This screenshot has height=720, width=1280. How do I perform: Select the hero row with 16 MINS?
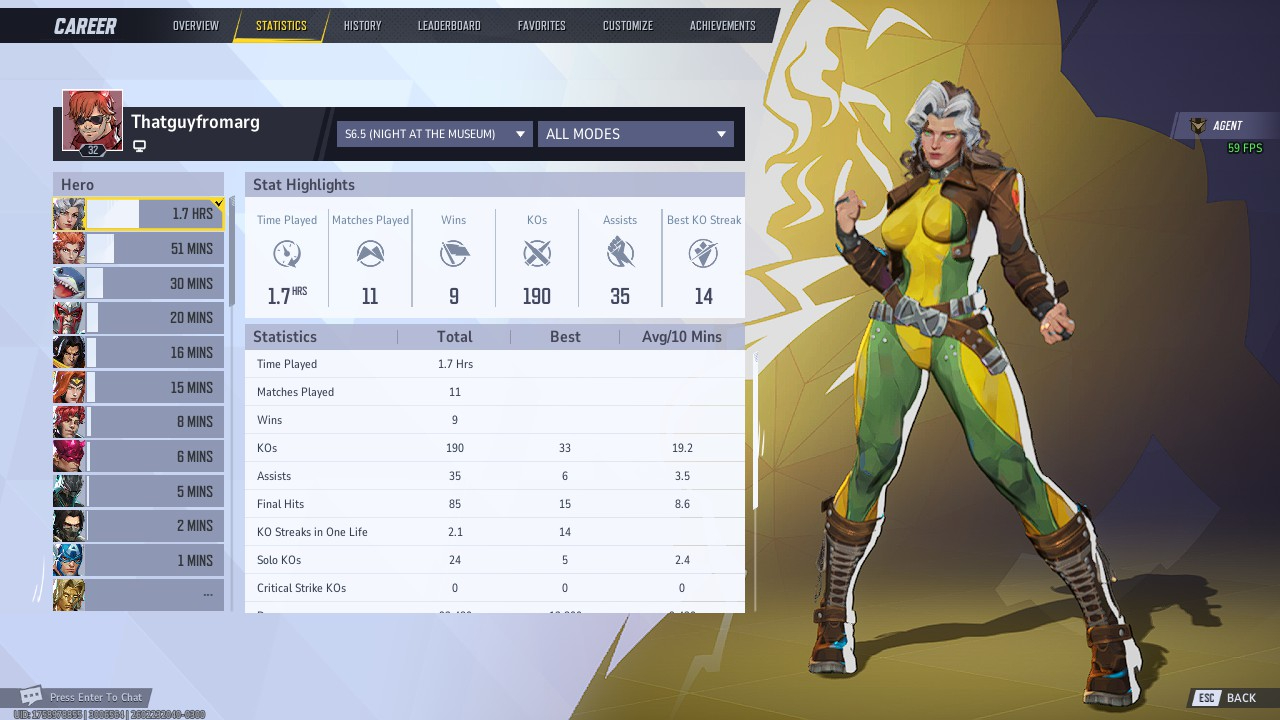(x=139, y=353)
